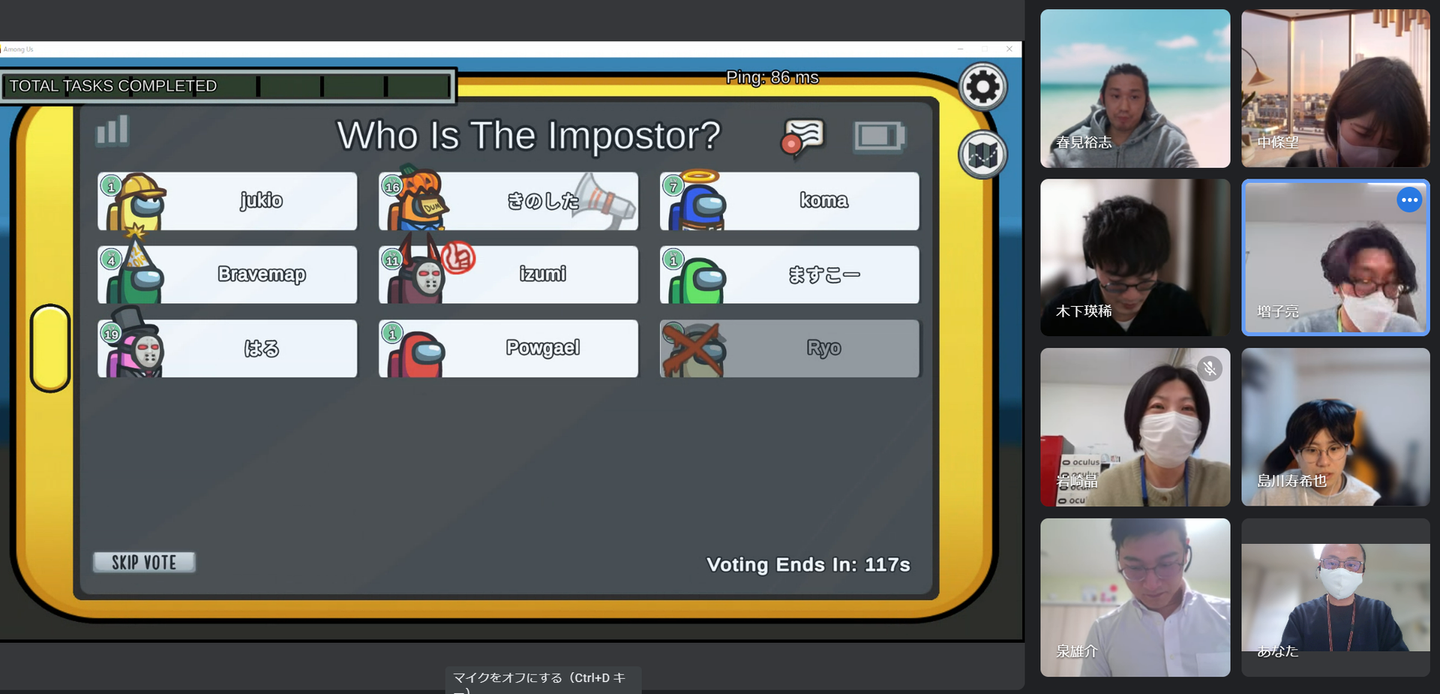Open options on 増子亮's video tile
This screenshot has width=1440, height=694.
pos(1409,200)
